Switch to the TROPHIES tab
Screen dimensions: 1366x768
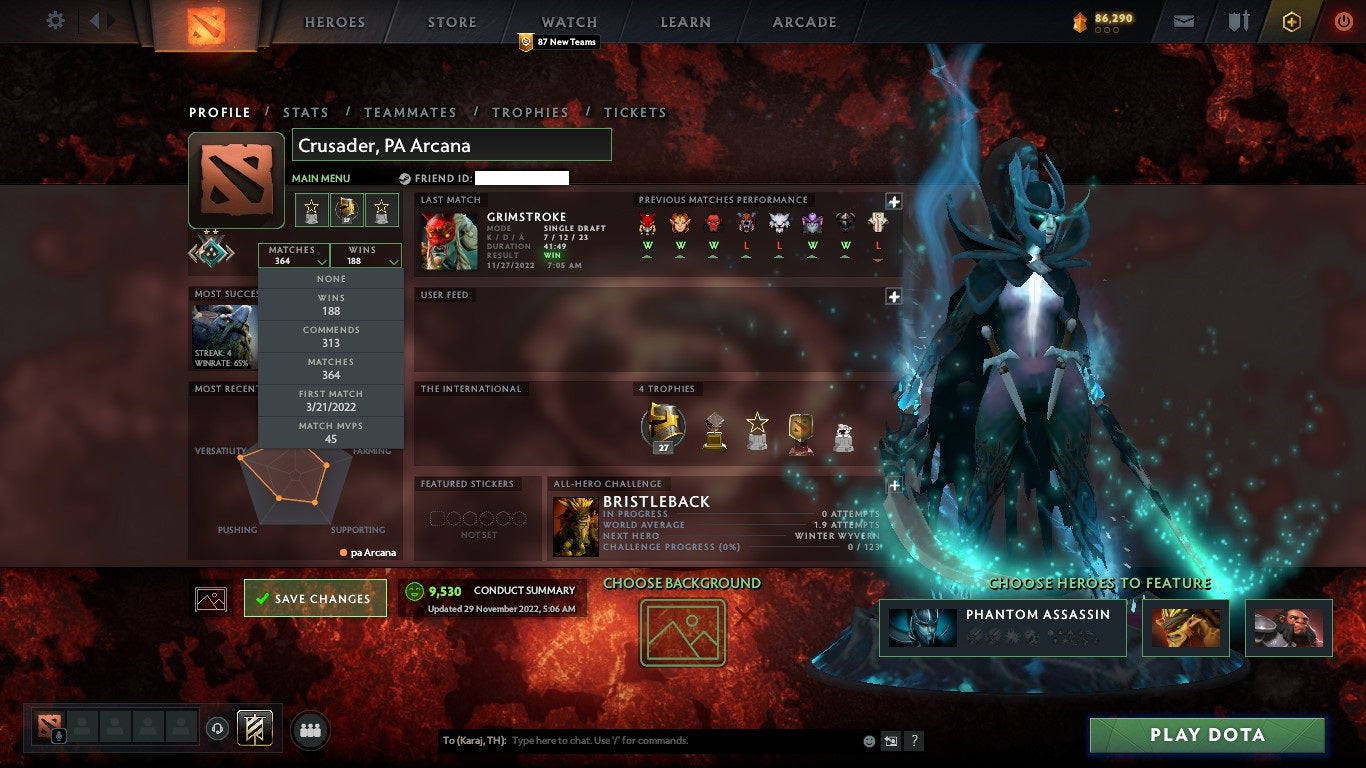pyautogui.click(x=531, y=112)
